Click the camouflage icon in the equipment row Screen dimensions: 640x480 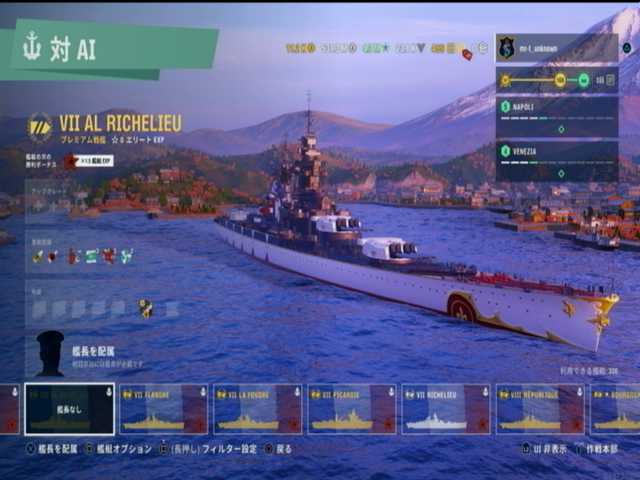tap(146, 308)
